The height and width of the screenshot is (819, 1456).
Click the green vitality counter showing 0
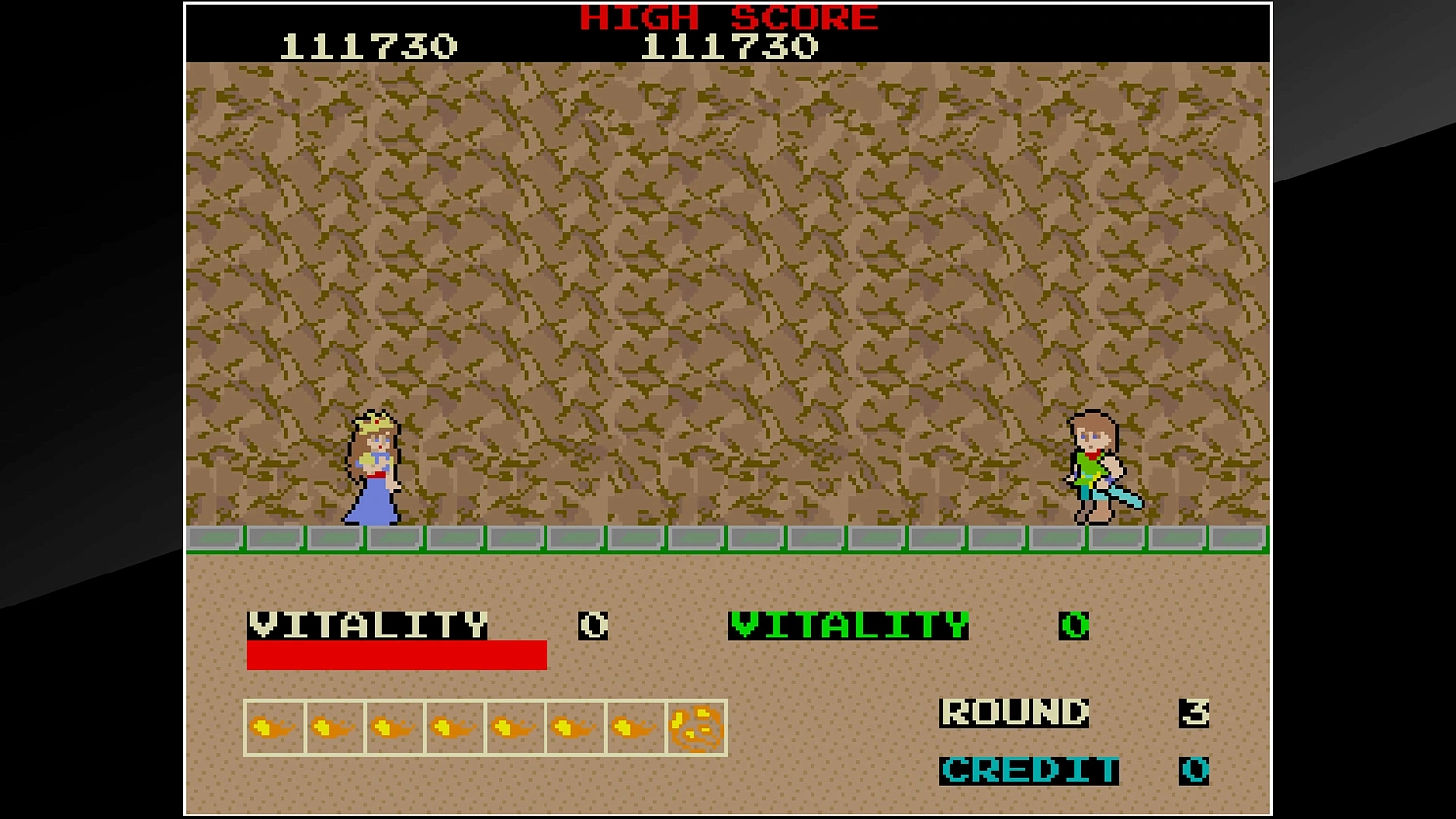[1074, 626]
